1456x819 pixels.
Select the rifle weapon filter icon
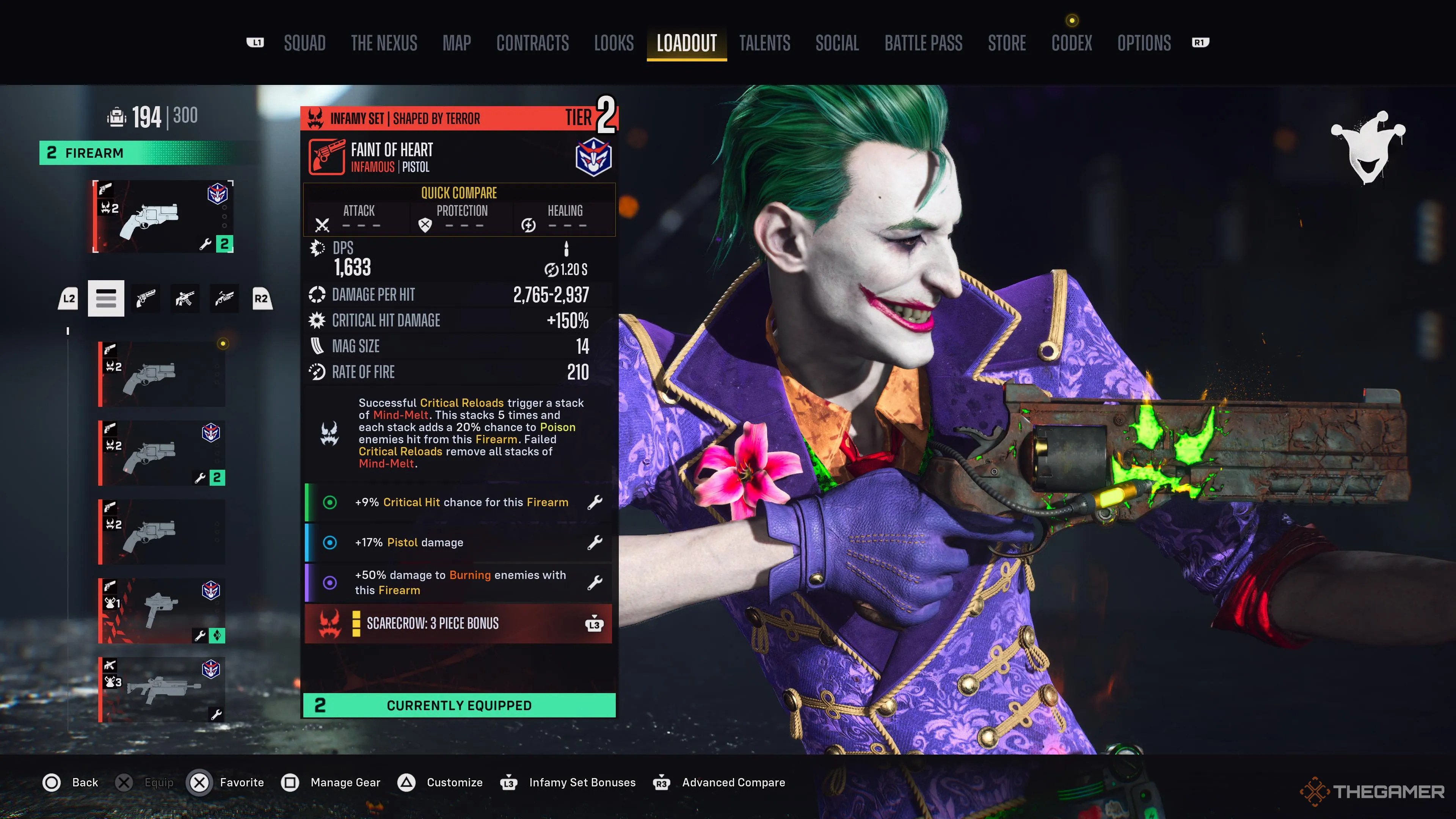(185, 298)
